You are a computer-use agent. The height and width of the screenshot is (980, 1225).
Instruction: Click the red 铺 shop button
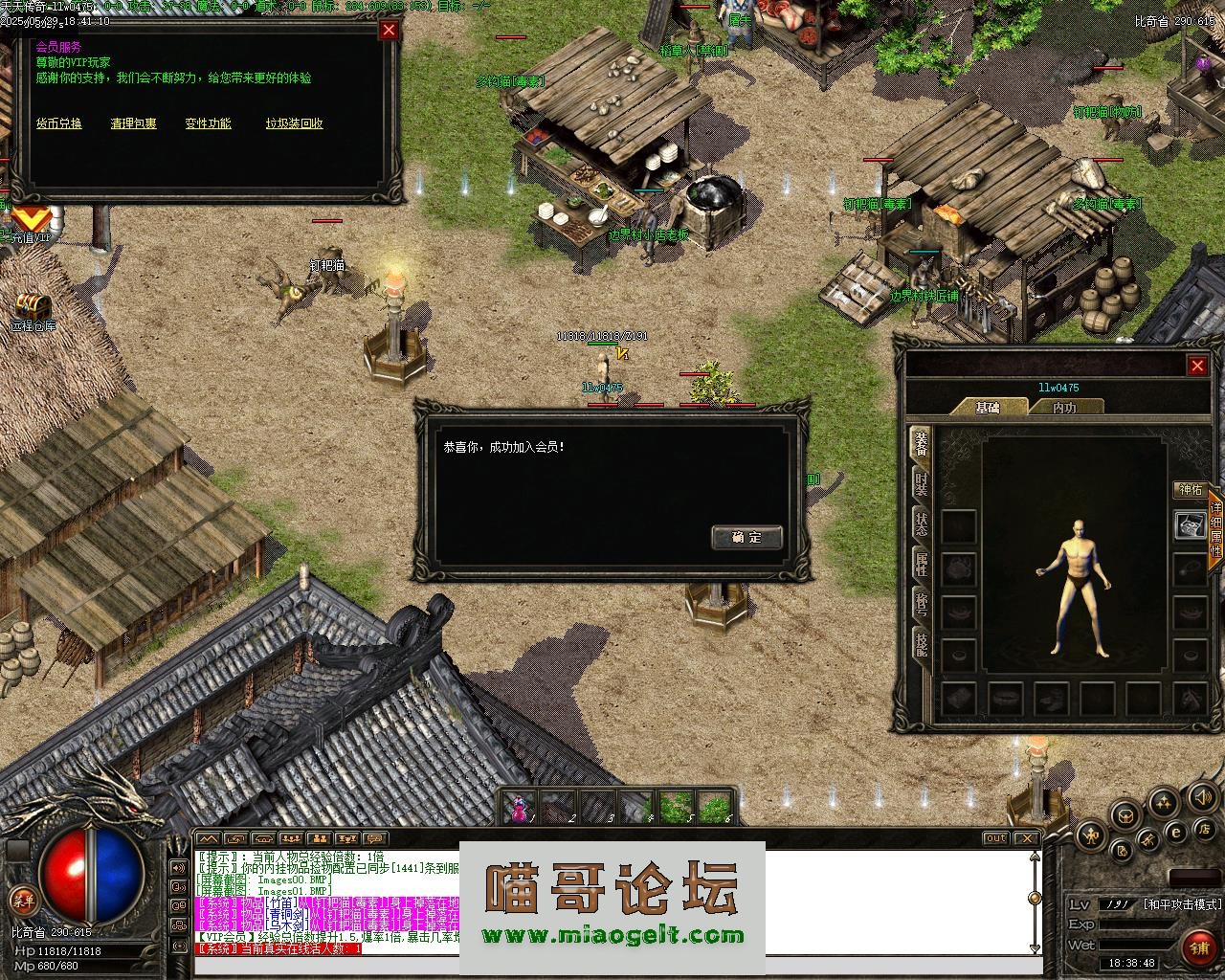[1197, 947]
